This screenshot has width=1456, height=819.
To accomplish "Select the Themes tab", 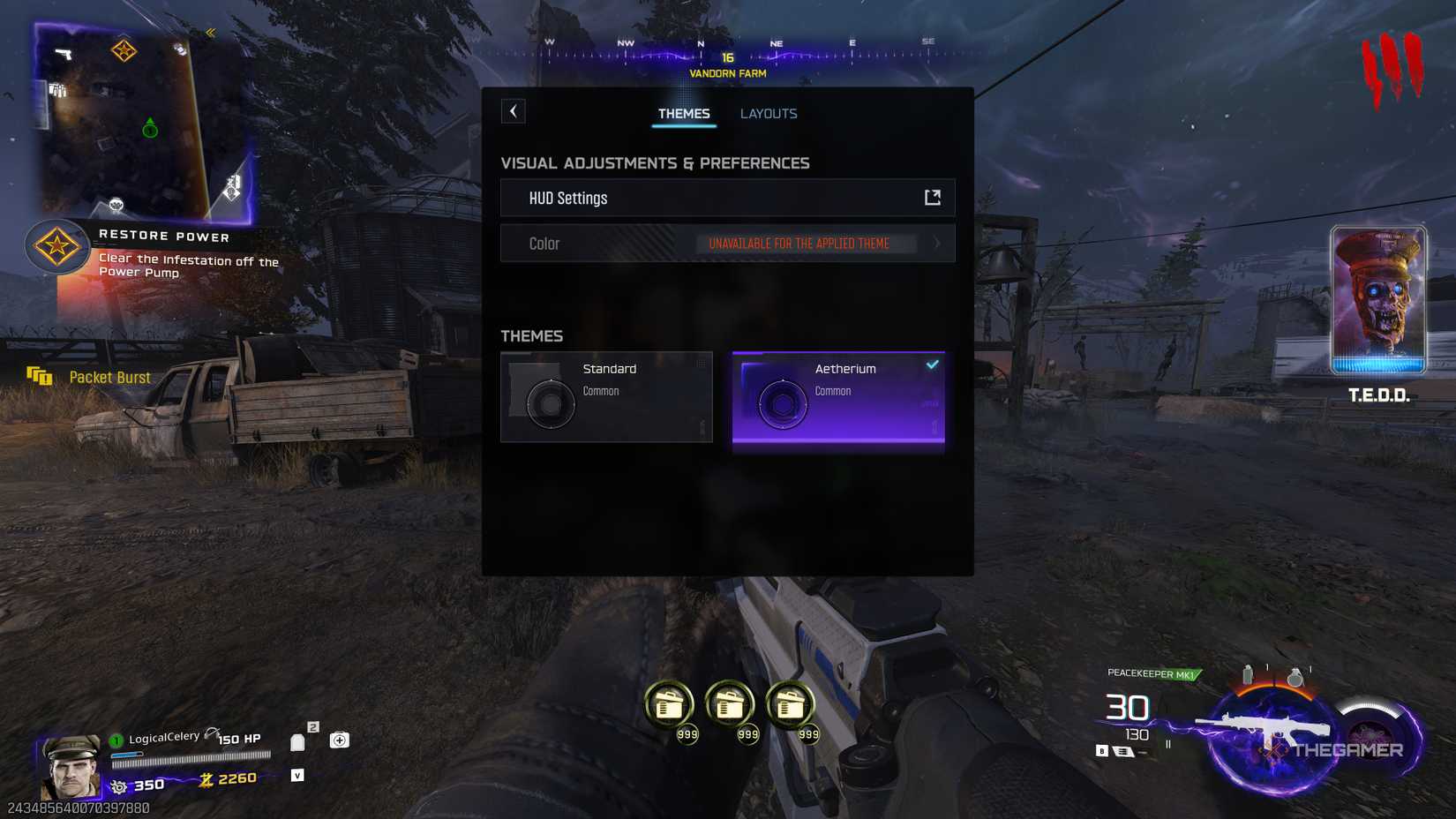I will click(684, 113).
